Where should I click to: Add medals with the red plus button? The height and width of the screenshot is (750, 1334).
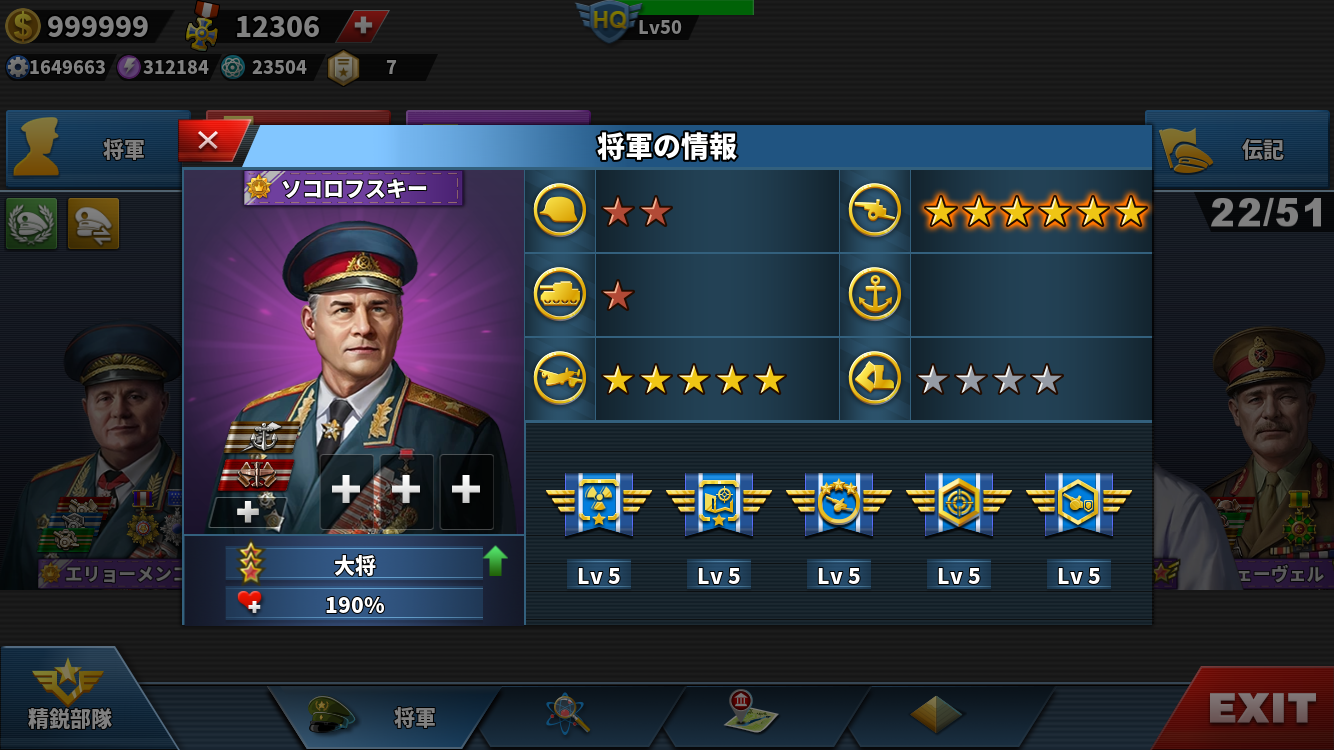(363, 26)
